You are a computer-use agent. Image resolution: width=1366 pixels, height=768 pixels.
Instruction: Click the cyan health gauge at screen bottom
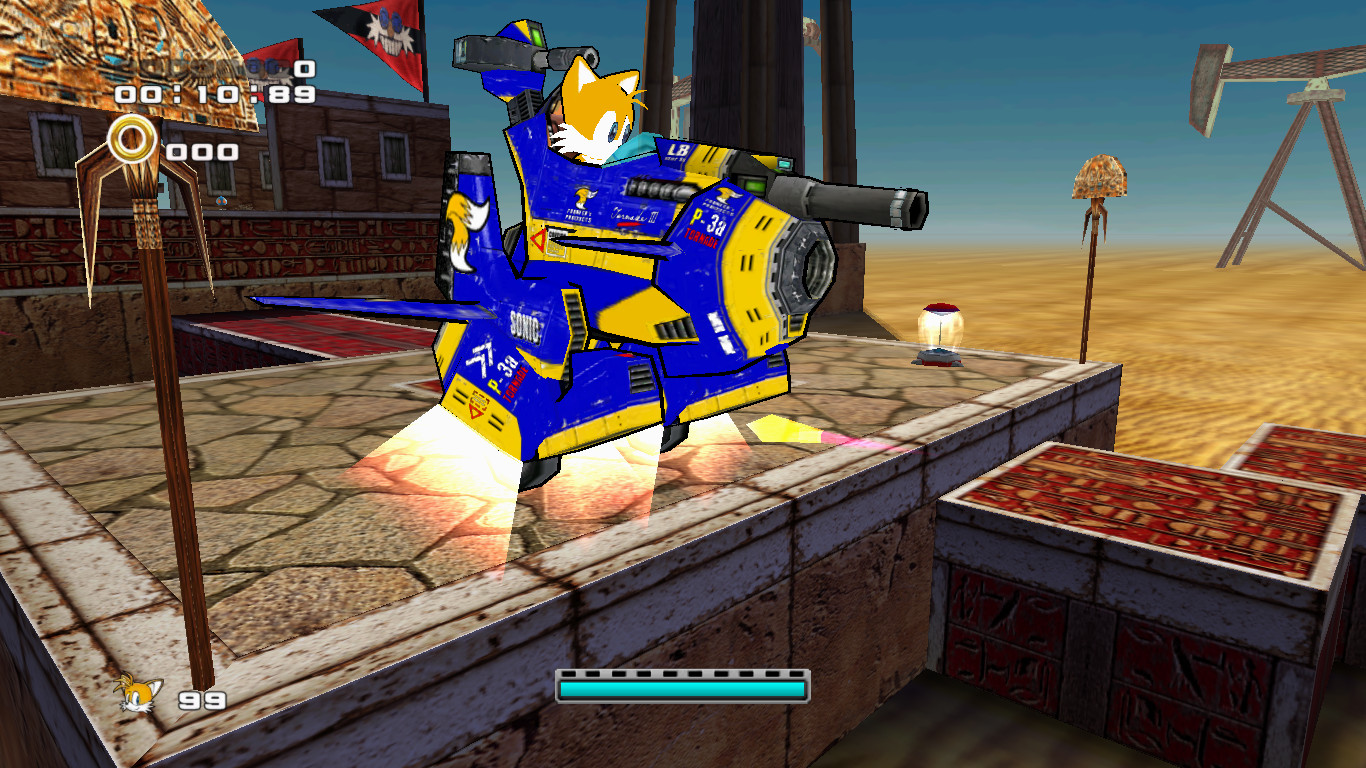click(x=683, y=689)
